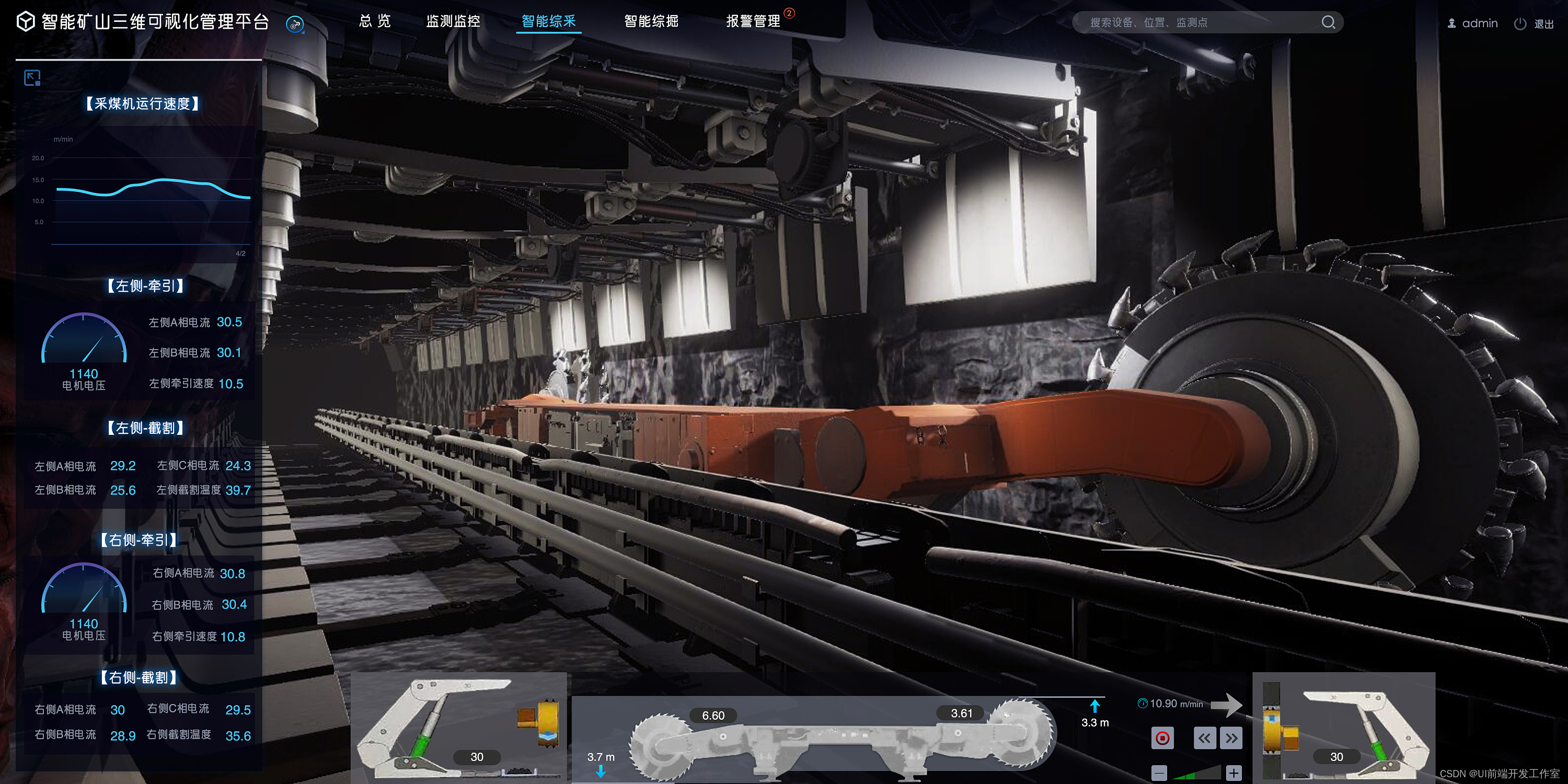The image size is (1568, 784).
Task: Open the shearer machine icon beside the title
Action: click(x=295, y=25)
